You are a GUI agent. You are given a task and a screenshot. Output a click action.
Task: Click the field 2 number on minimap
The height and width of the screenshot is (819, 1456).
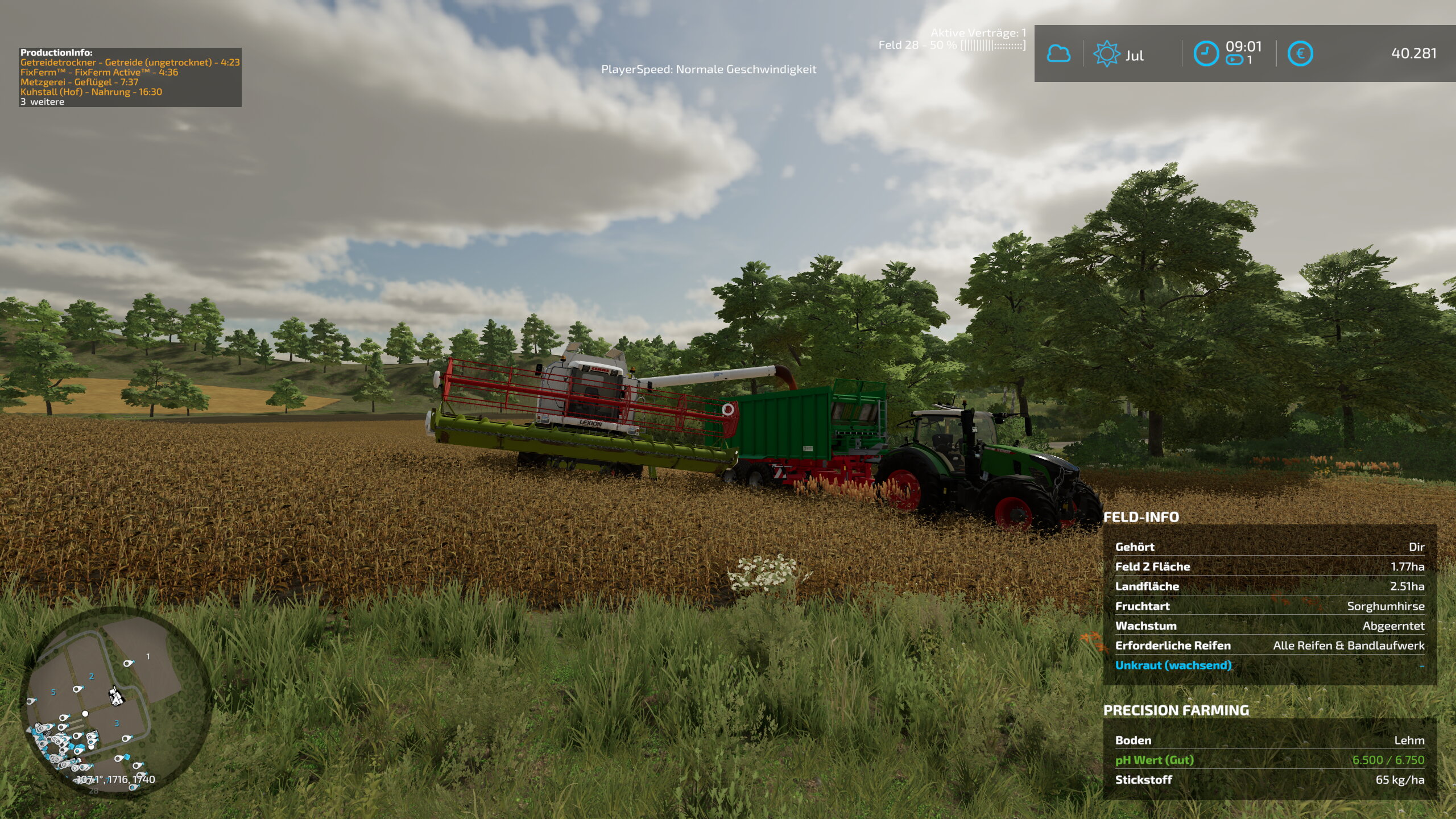click(92, 676)
